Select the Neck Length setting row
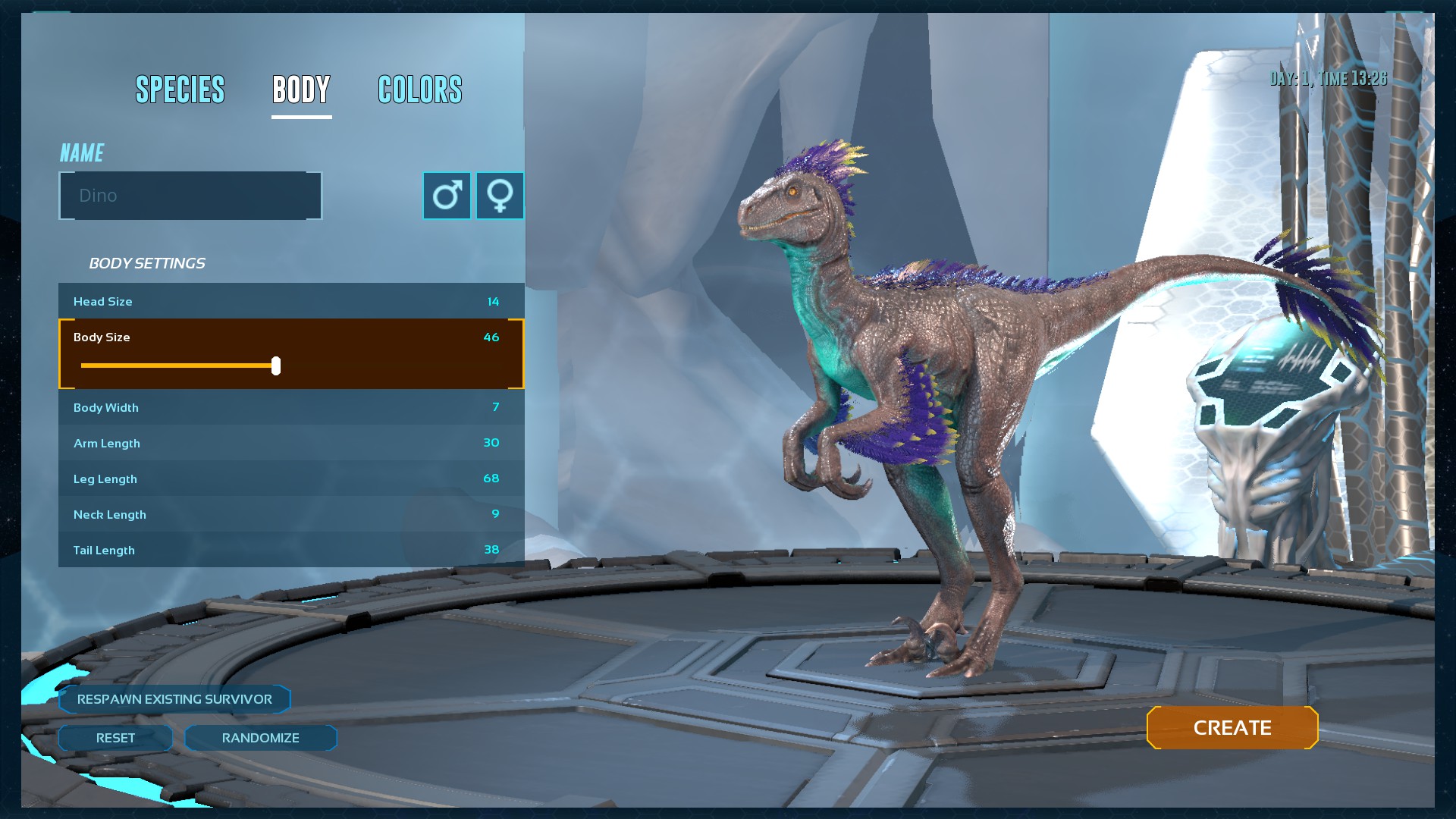The height and width of the screenshot is (819, 1456). 290,514
